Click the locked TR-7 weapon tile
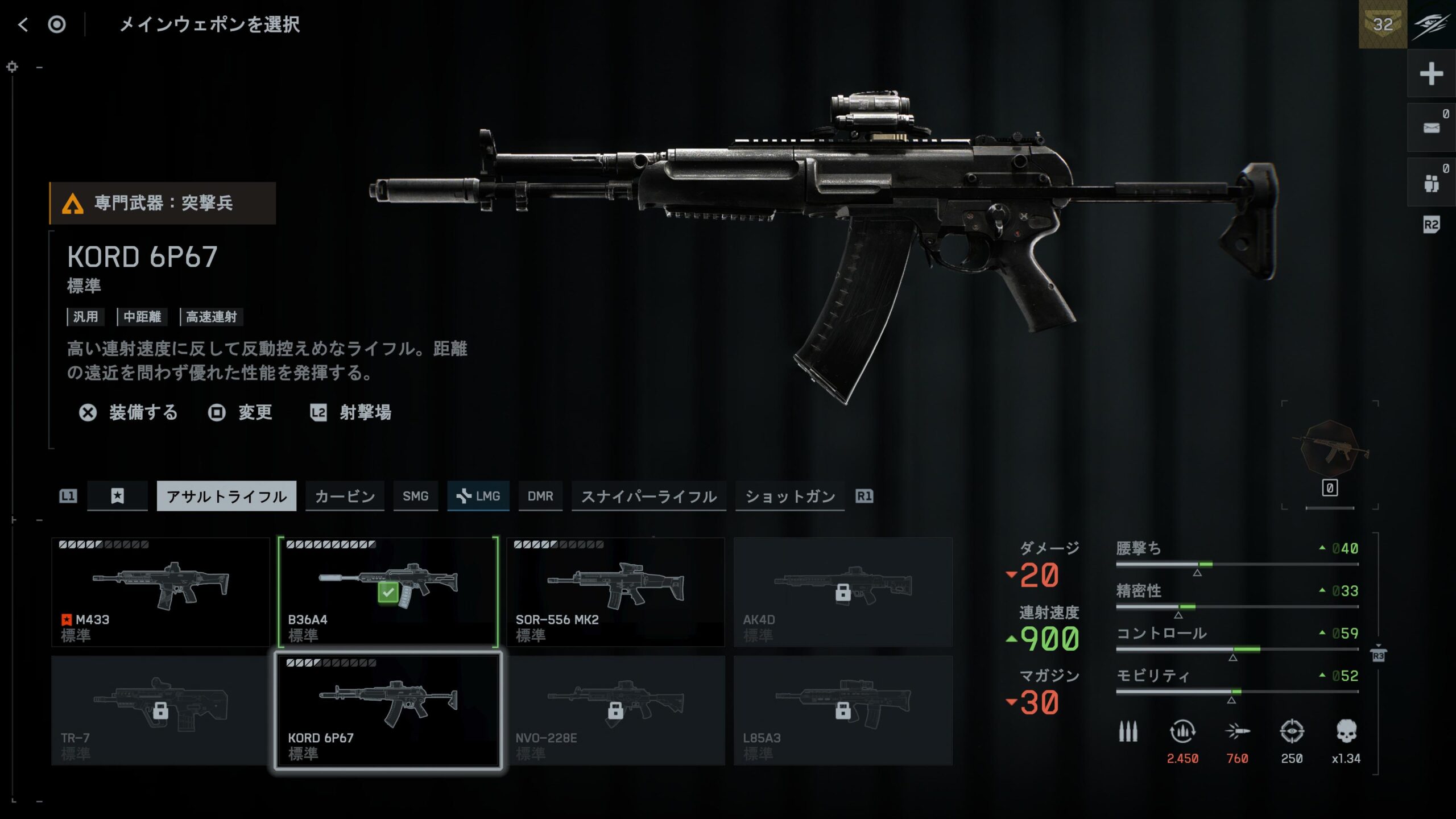 tap(160, 710)
